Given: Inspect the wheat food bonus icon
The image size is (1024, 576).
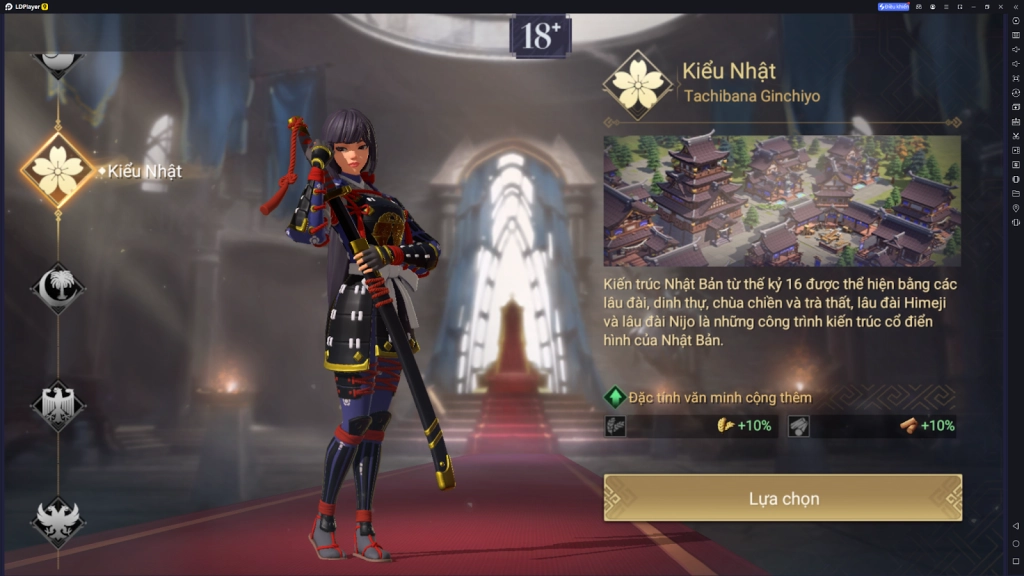Looking at the screenshot, I should tap(727, 426).
